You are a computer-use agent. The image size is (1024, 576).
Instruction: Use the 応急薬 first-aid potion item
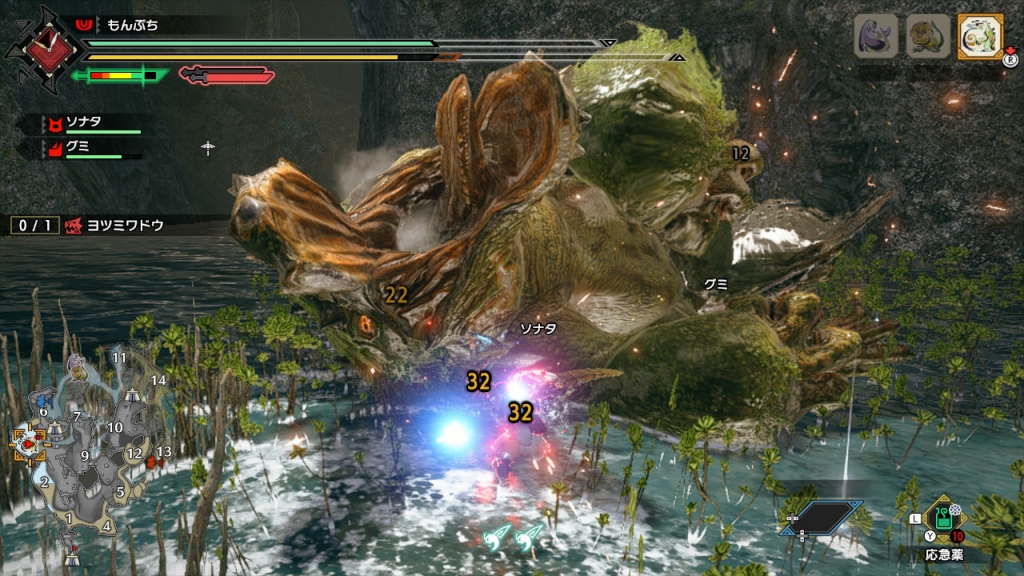tap(944, 519)
